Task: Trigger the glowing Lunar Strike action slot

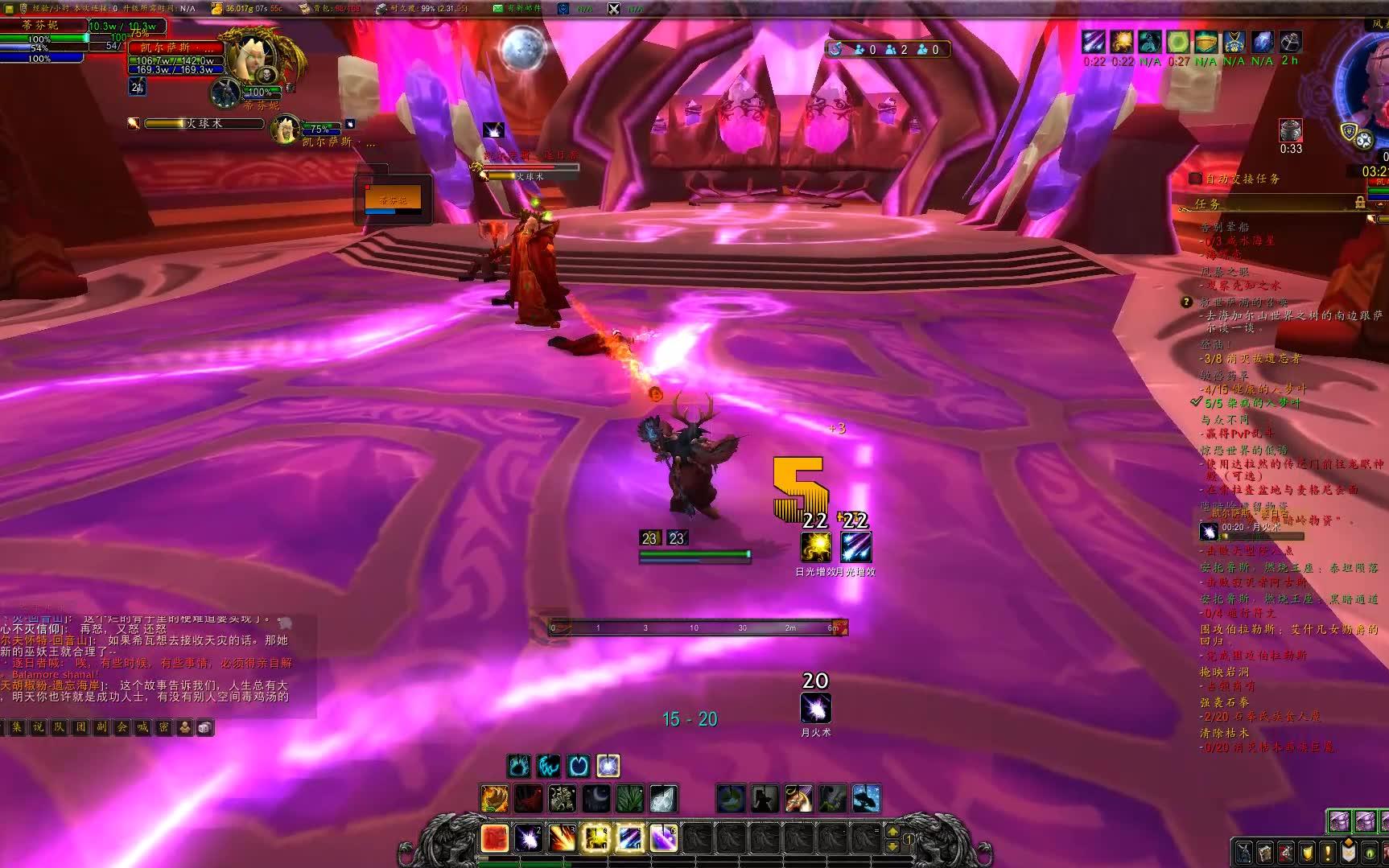Action: (629, 838)
